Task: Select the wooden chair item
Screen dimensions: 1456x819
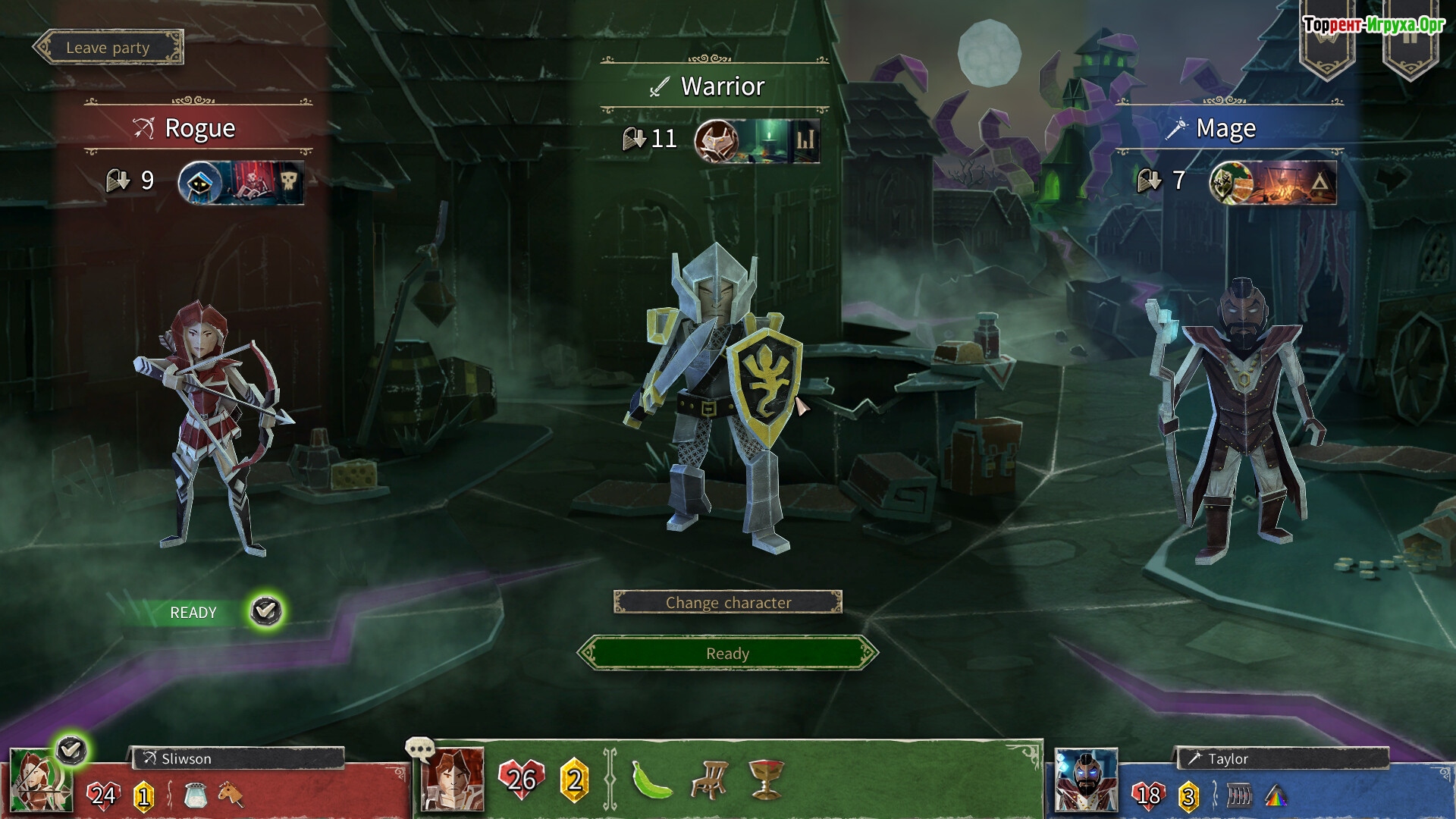Action: [709, 780]
